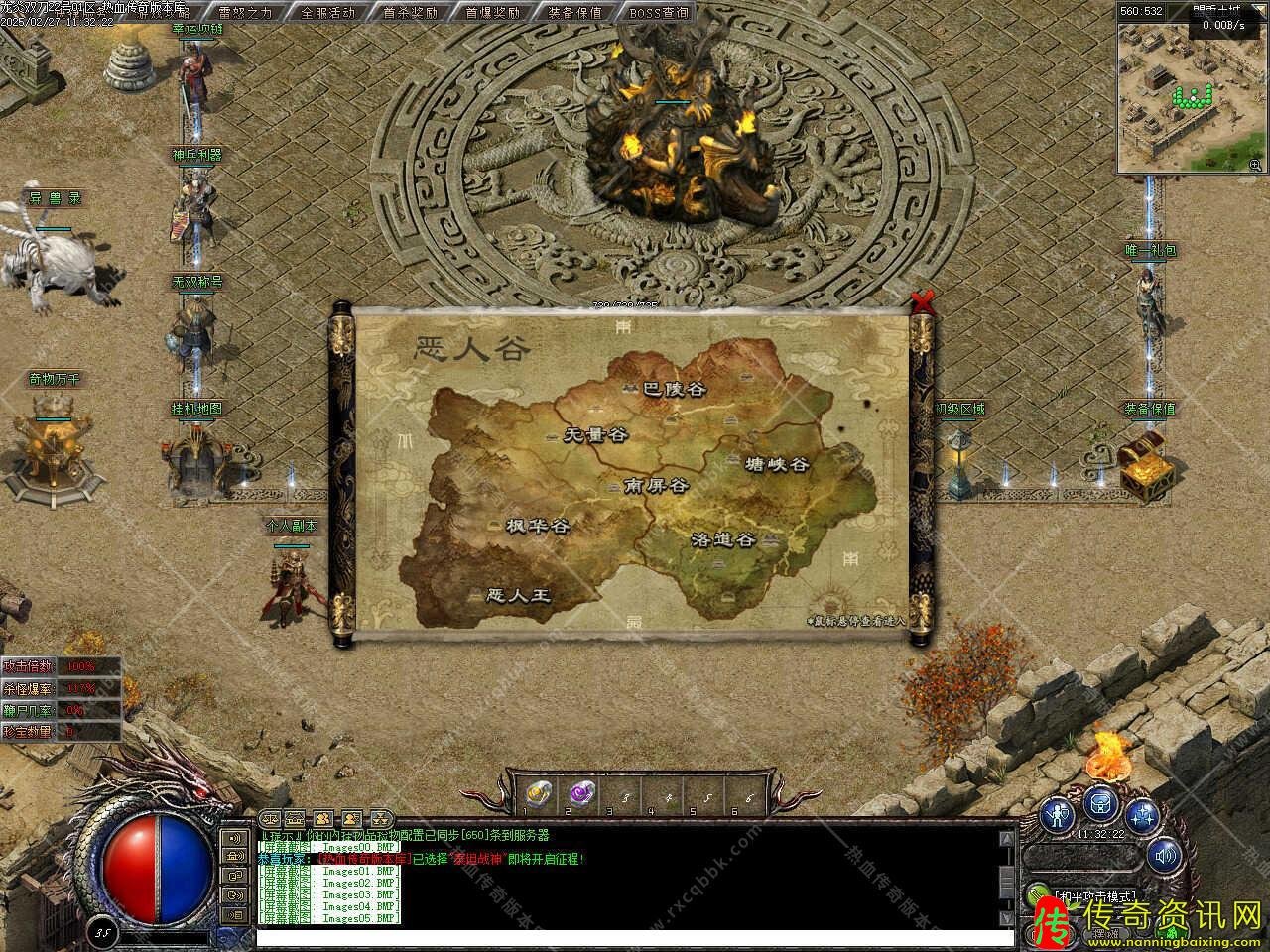Go to 枫华谷 on the map

[x=537, y=527]
